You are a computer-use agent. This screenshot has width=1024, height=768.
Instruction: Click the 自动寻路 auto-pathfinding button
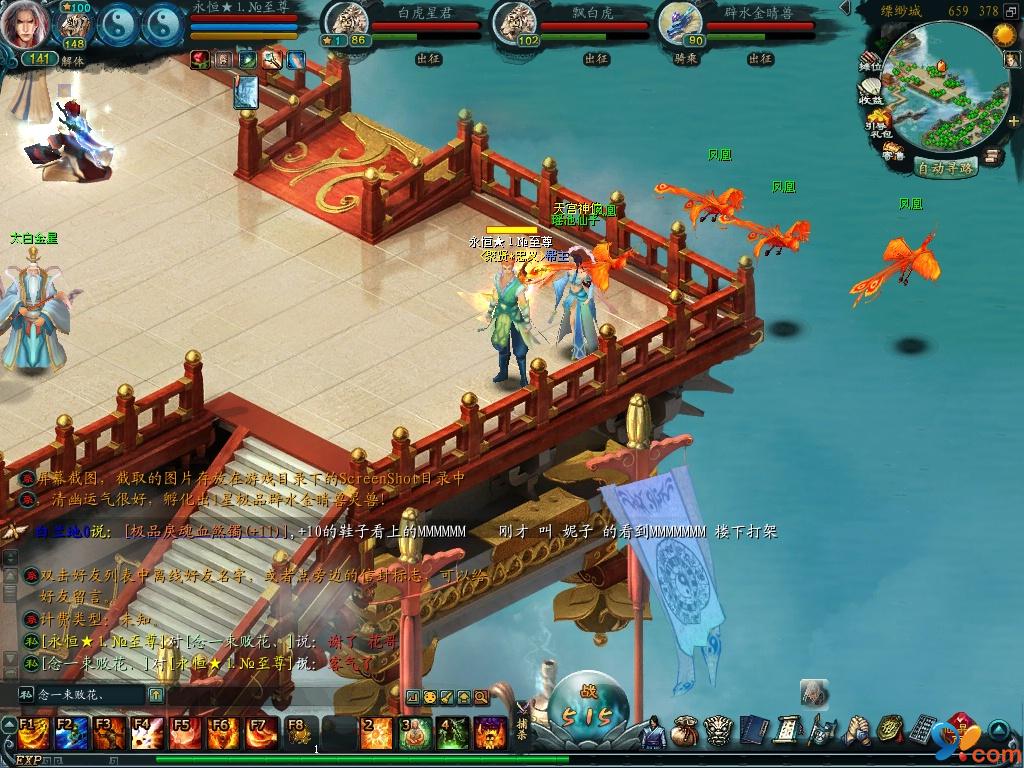pos(945,168)
